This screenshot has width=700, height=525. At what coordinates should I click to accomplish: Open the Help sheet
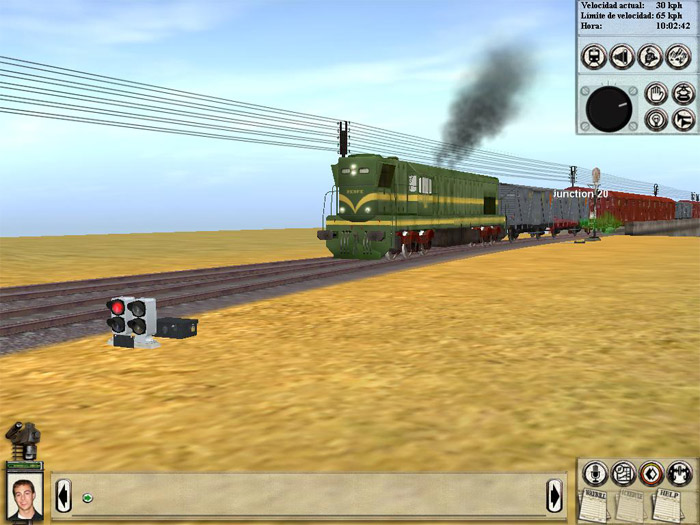pos(666,503)
